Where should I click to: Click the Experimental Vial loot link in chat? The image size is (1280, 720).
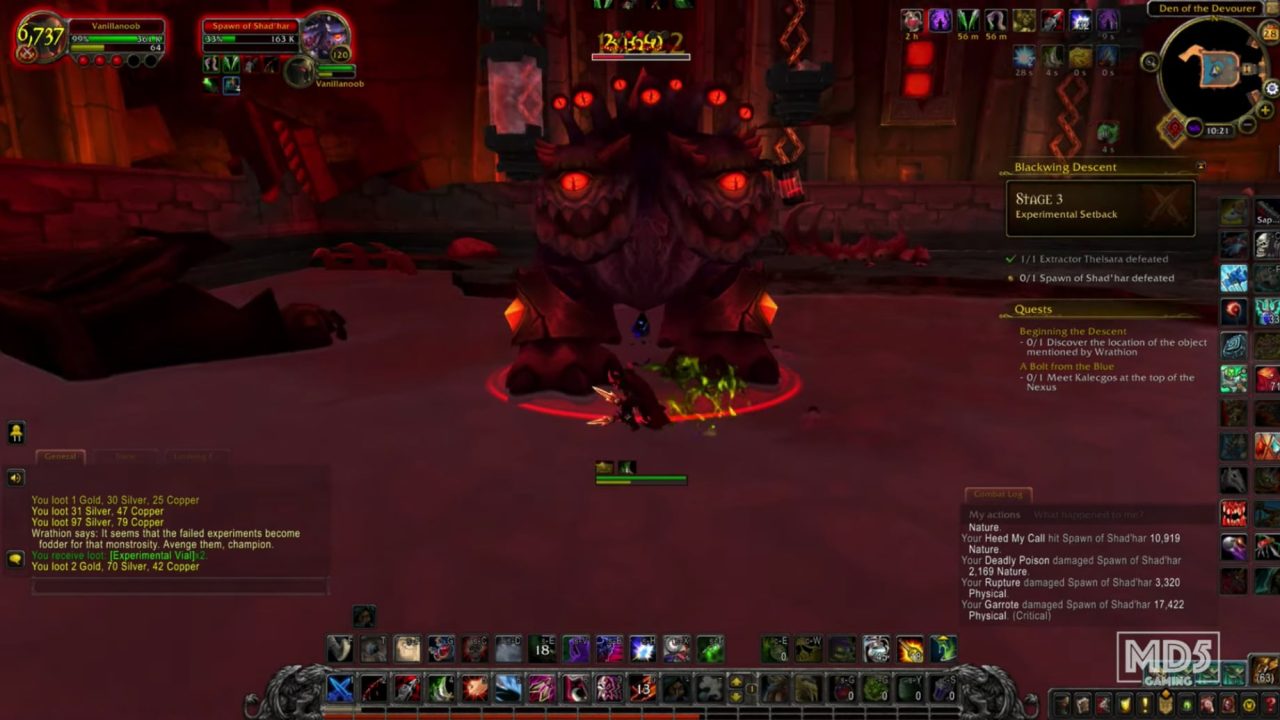coord(152,555)
